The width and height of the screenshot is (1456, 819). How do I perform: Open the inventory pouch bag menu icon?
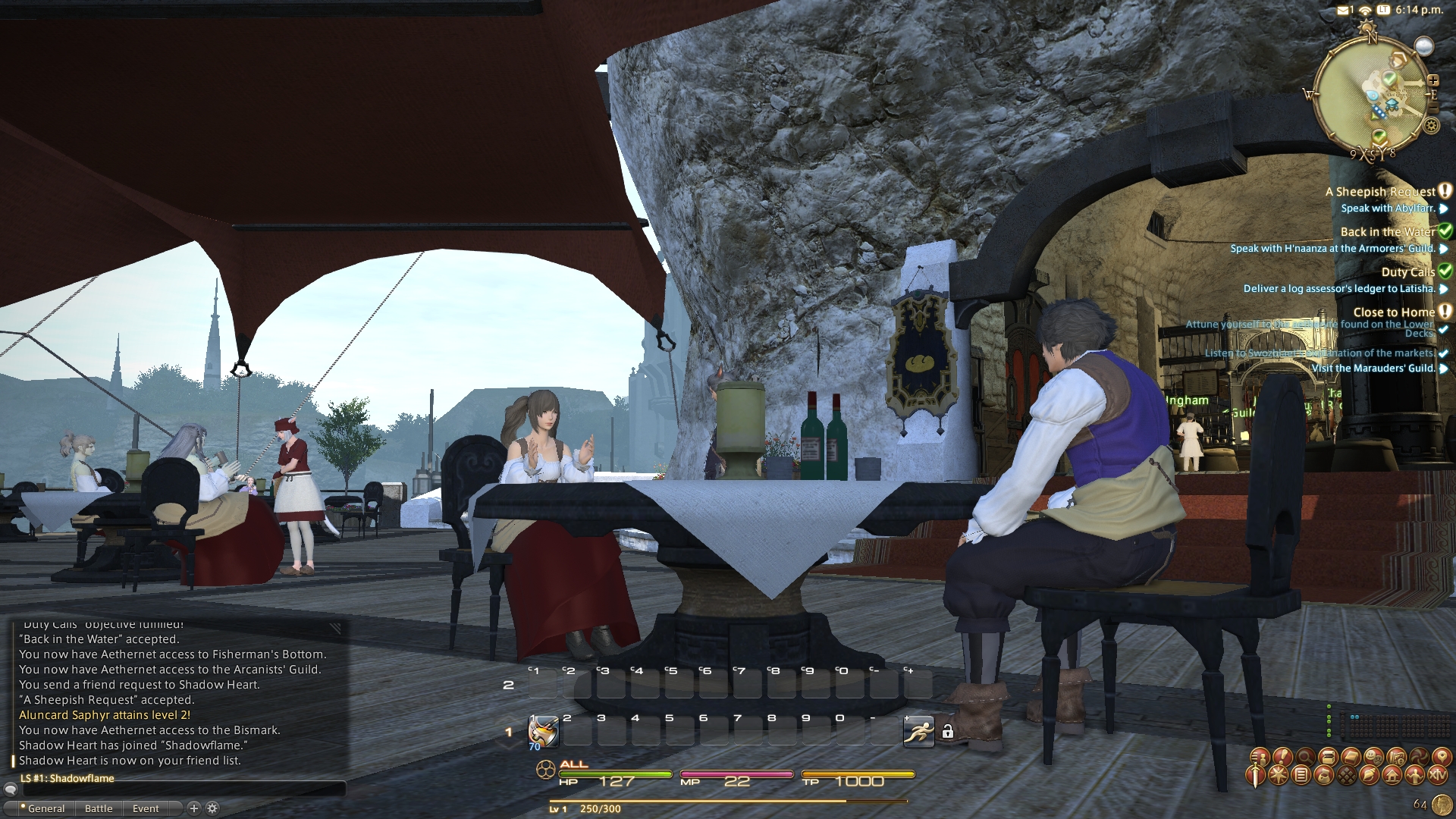(1324, 776)
